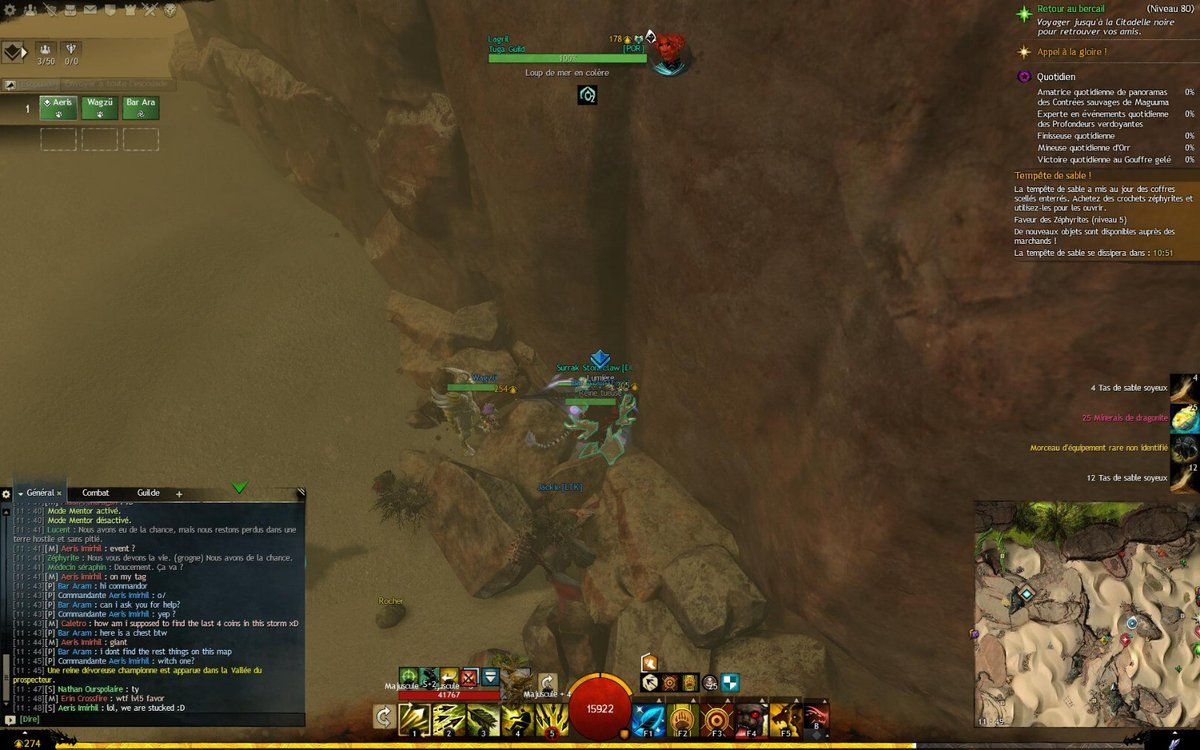Swap weapons with the arrow swap button

(x=383, y=717)
